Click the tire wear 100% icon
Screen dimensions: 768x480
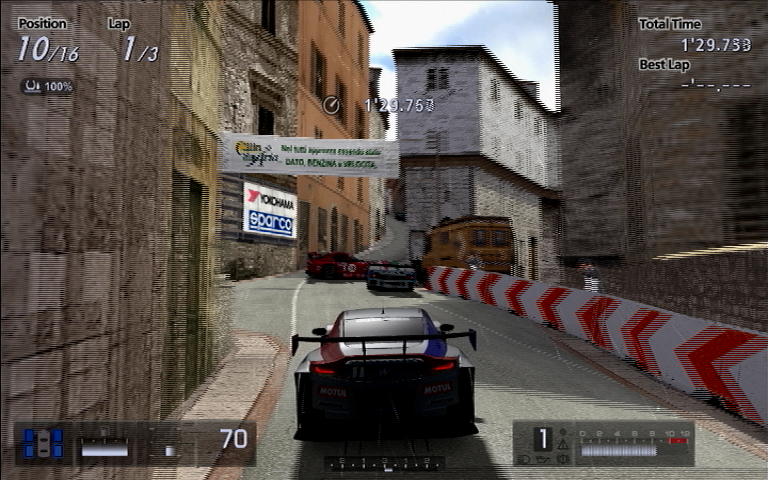pyautogui.click(x=33, y=87)
